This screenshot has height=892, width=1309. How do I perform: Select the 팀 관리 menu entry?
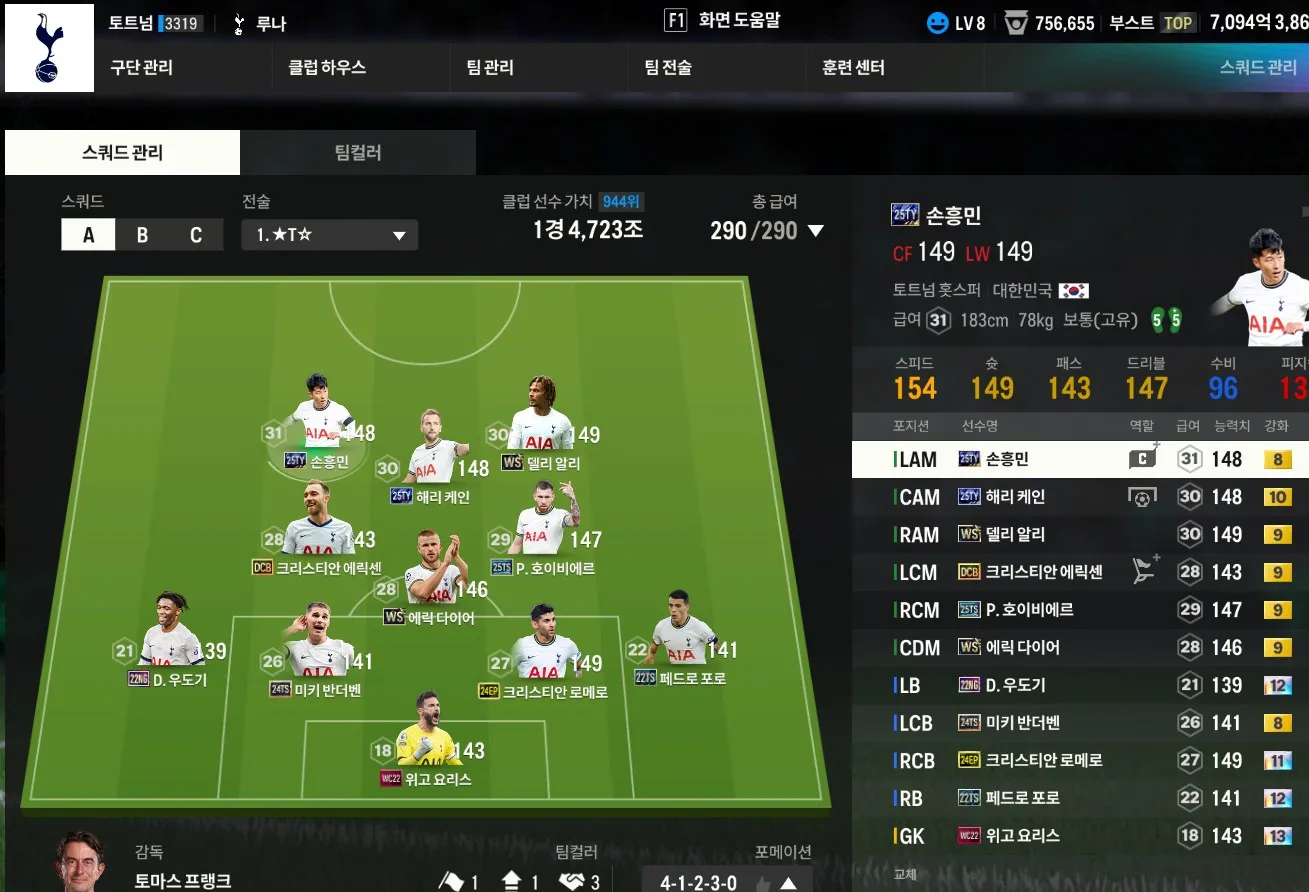click(490, 68)
